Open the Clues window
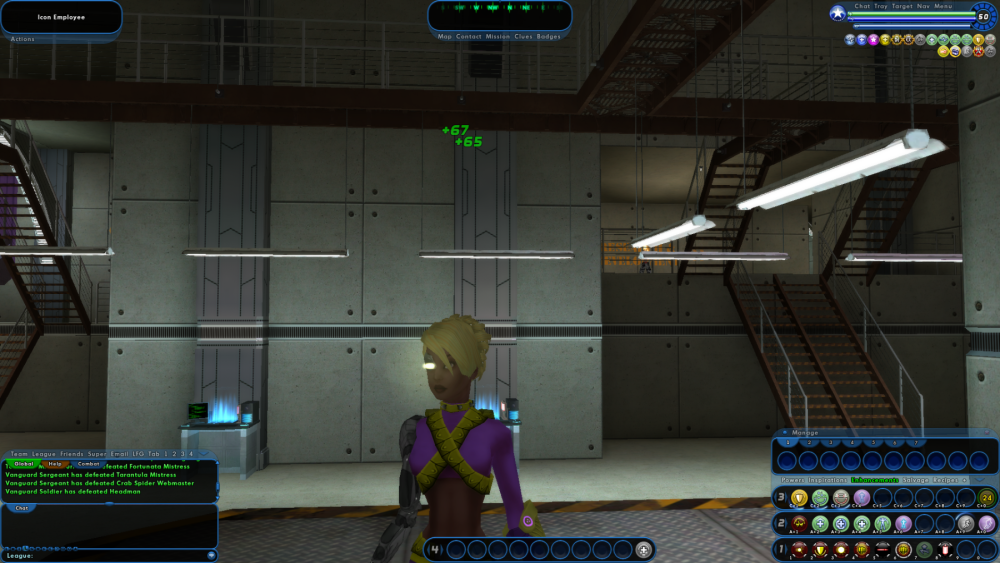The height and width of the screenshot is (563, 1000). pyautogui.click(x=524, y=37)
